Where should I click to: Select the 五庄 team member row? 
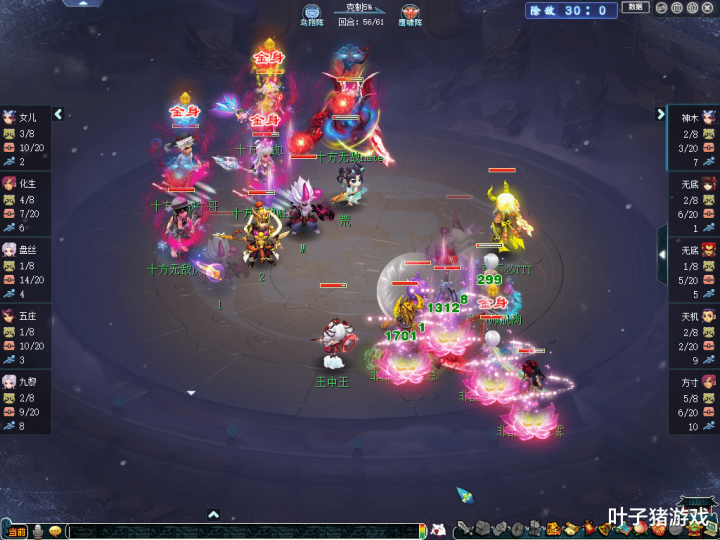pyautogui.click(x=25, y=337)
